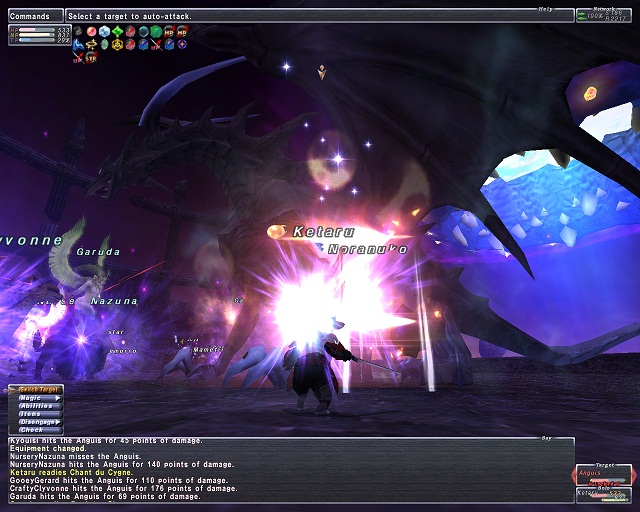Click the Anguis target box
Screen dimensions: 640x512
point(603,474)
